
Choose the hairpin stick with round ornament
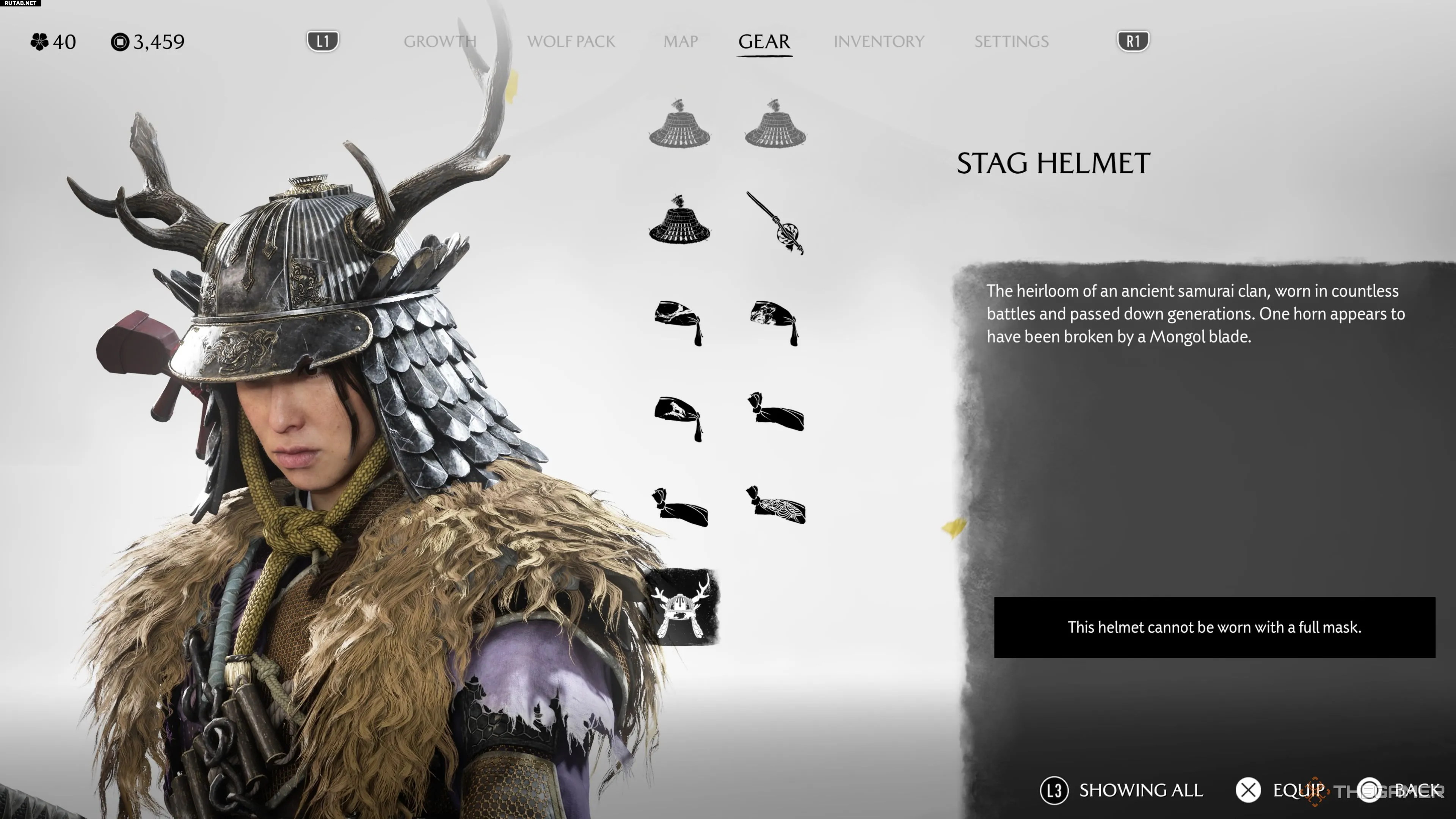775,224
